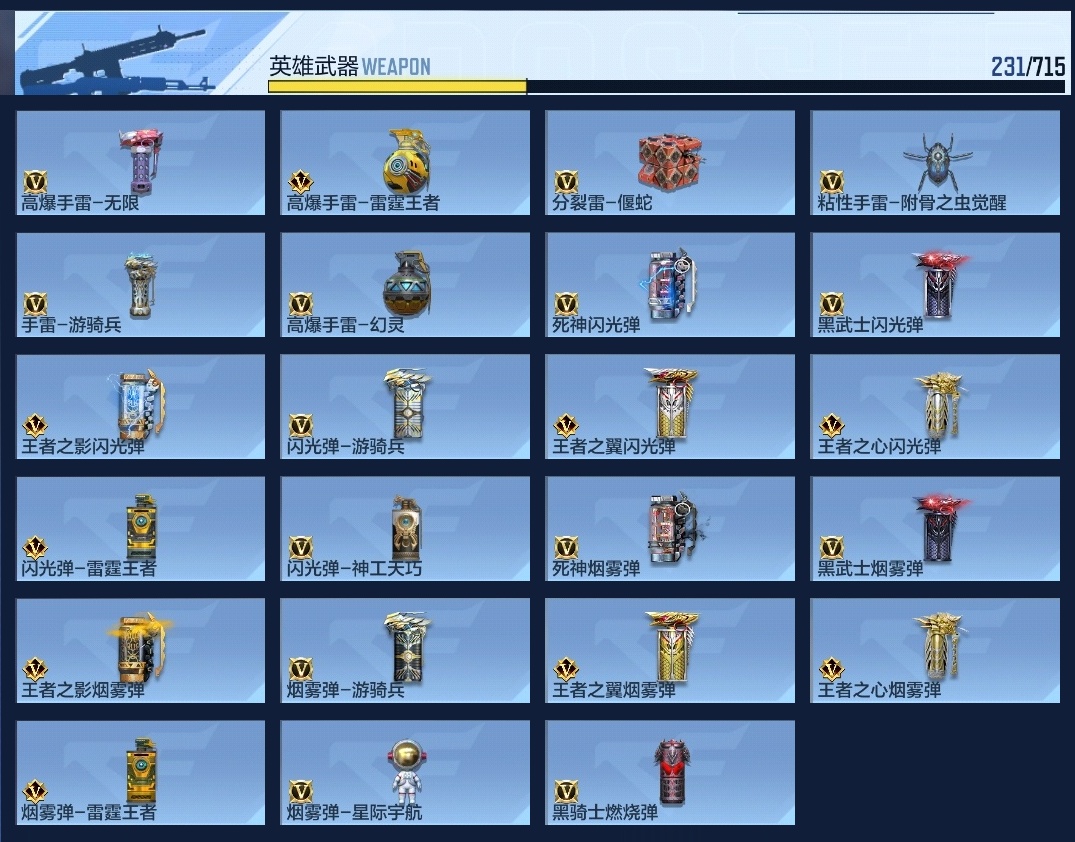This screenshot has width=1075, height=842.
Task: Select the 王者之心闪光弹 flashbang
Action: point(935,407)
